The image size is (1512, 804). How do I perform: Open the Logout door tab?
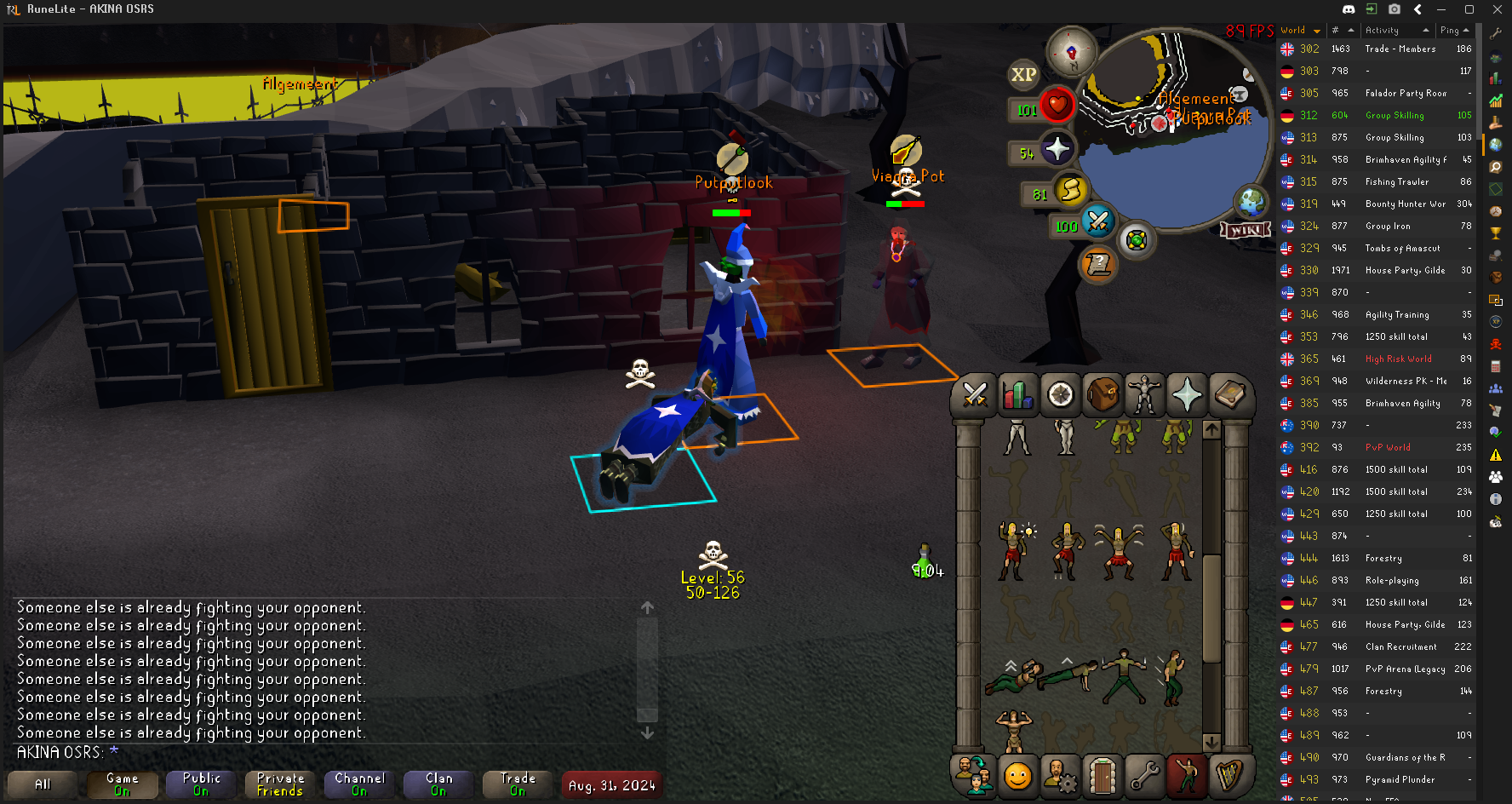tap(1102, 776)
